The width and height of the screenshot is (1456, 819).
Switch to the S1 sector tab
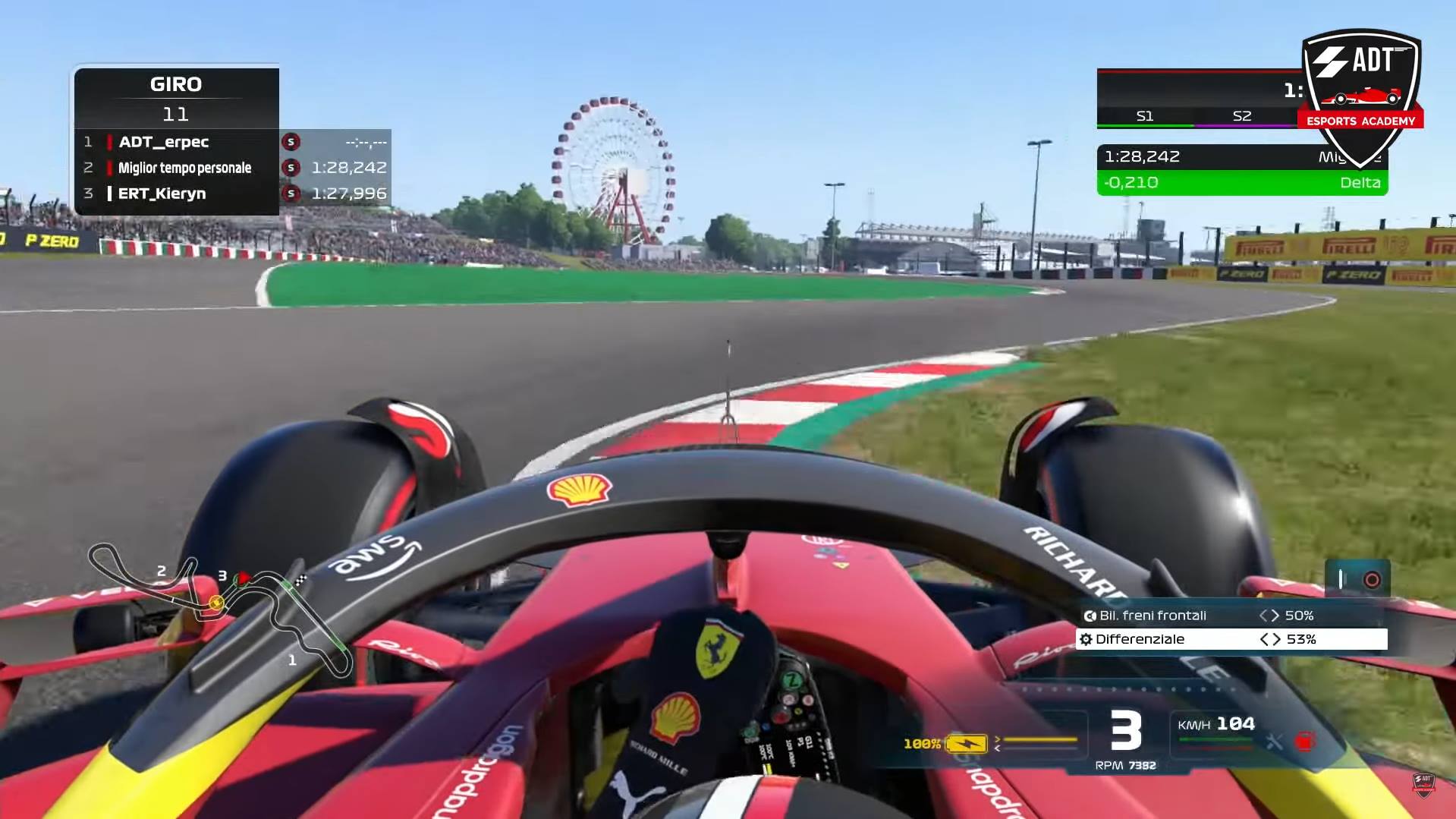pos(1146,116)
